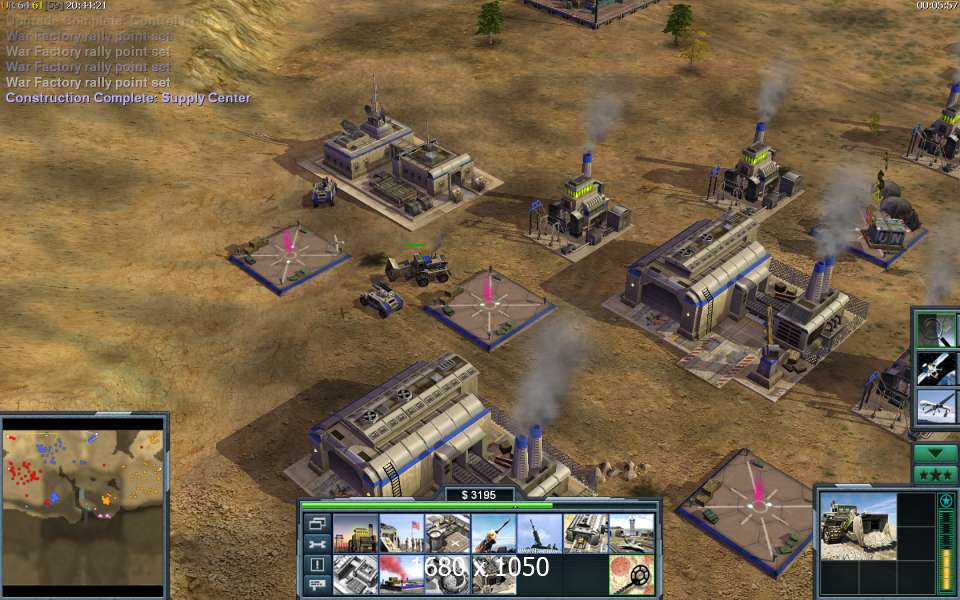
Task: Queue War Factory construction
Action: tap(585, 533)
